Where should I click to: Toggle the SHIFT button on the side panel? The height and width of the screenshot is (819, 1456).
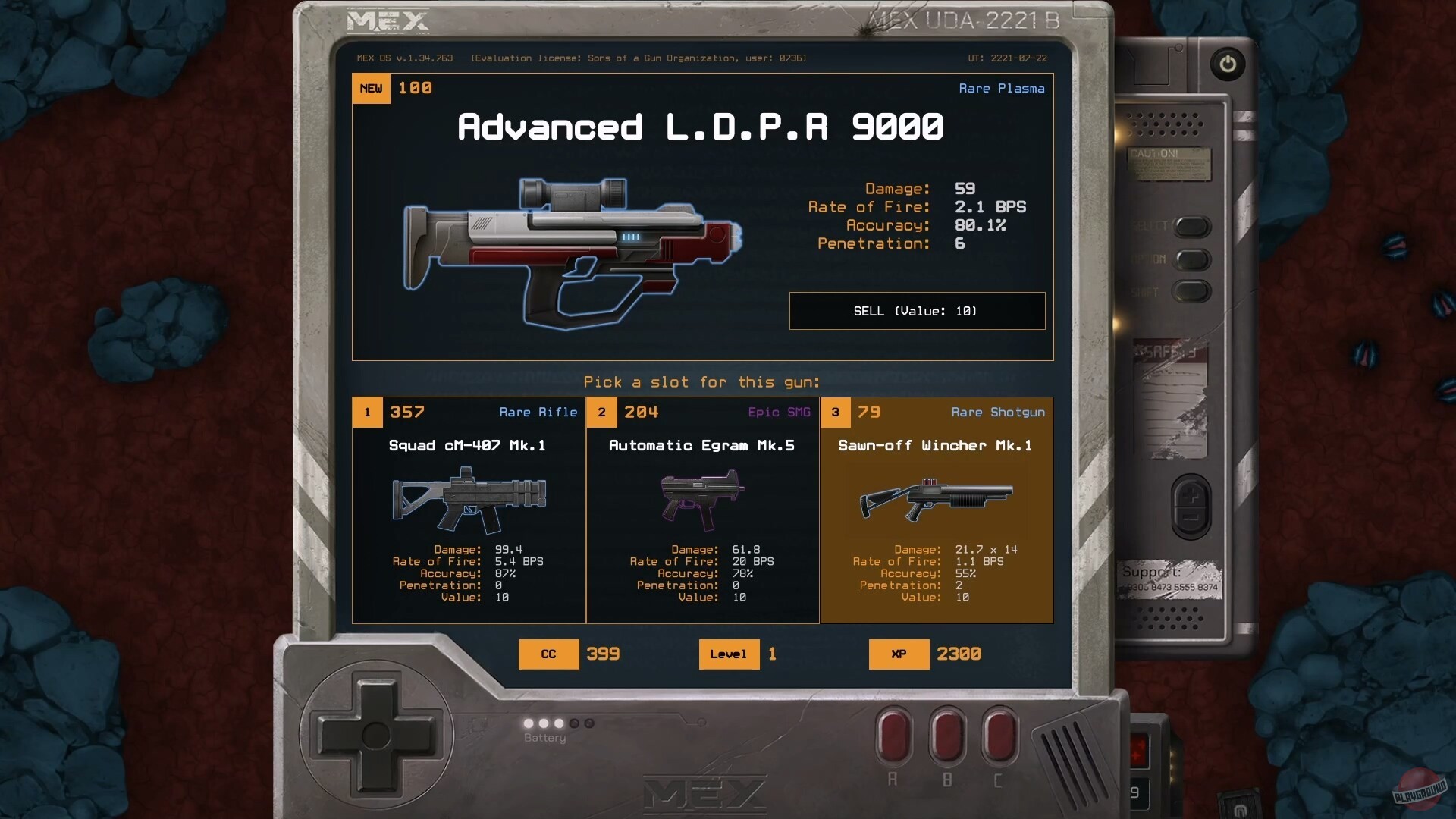pyautogui.click(x=1193, y=292)
